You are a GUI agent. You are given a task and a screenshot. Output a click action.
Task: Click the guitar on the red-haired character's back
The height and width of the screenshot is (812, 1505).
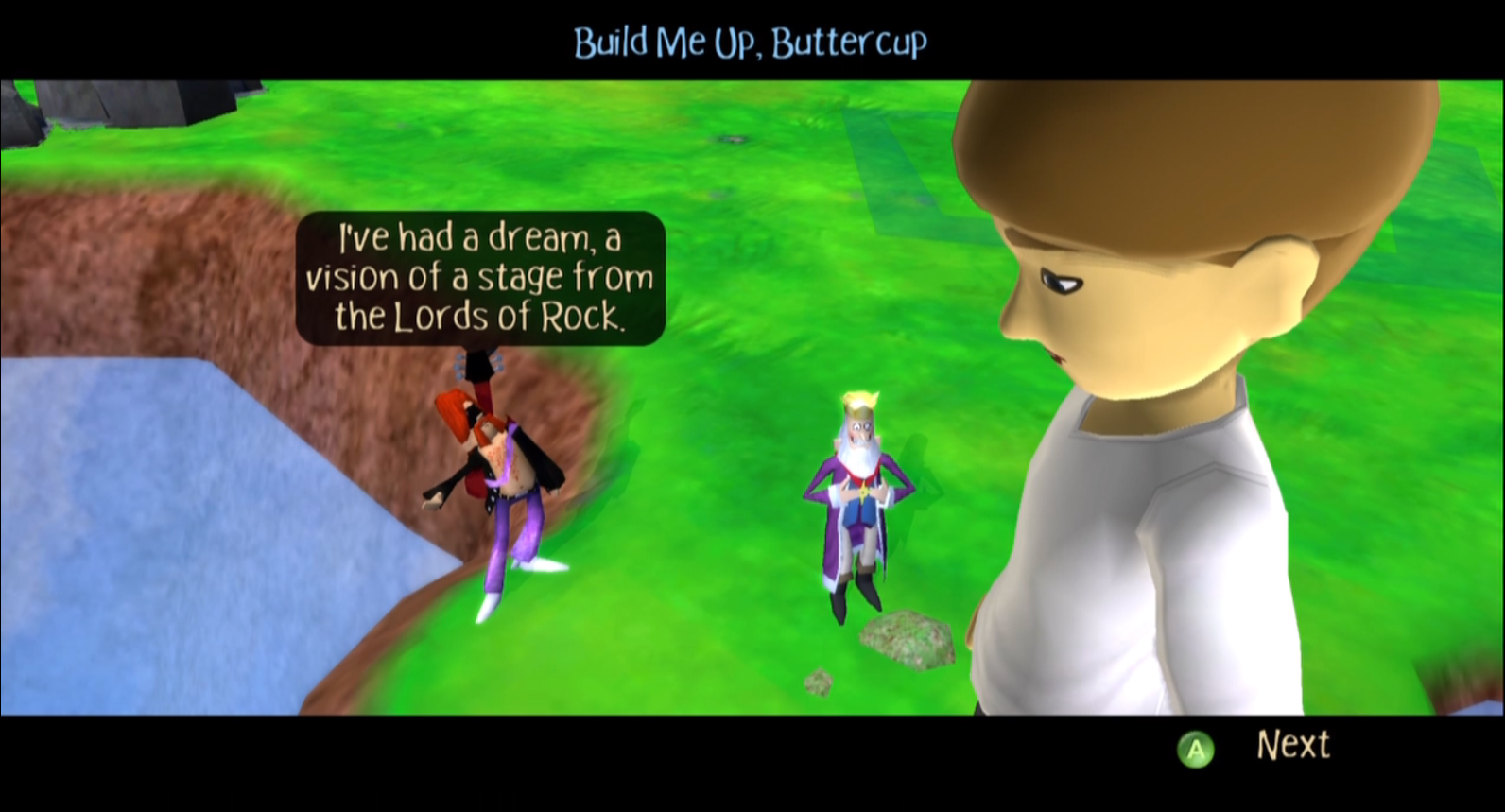[477, 378]
